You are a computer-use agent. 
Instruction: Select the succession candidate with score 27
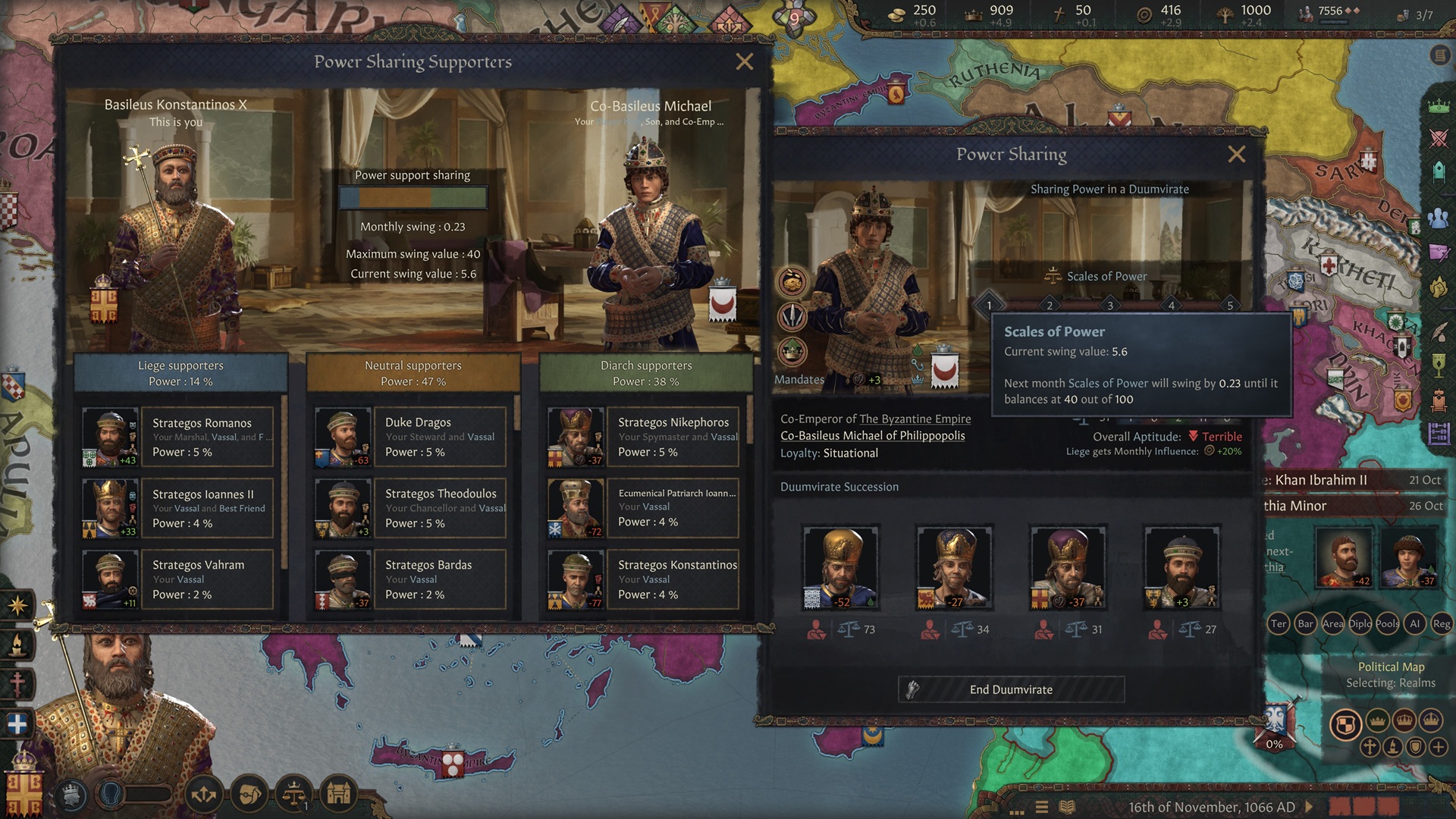click(1181, 567)
